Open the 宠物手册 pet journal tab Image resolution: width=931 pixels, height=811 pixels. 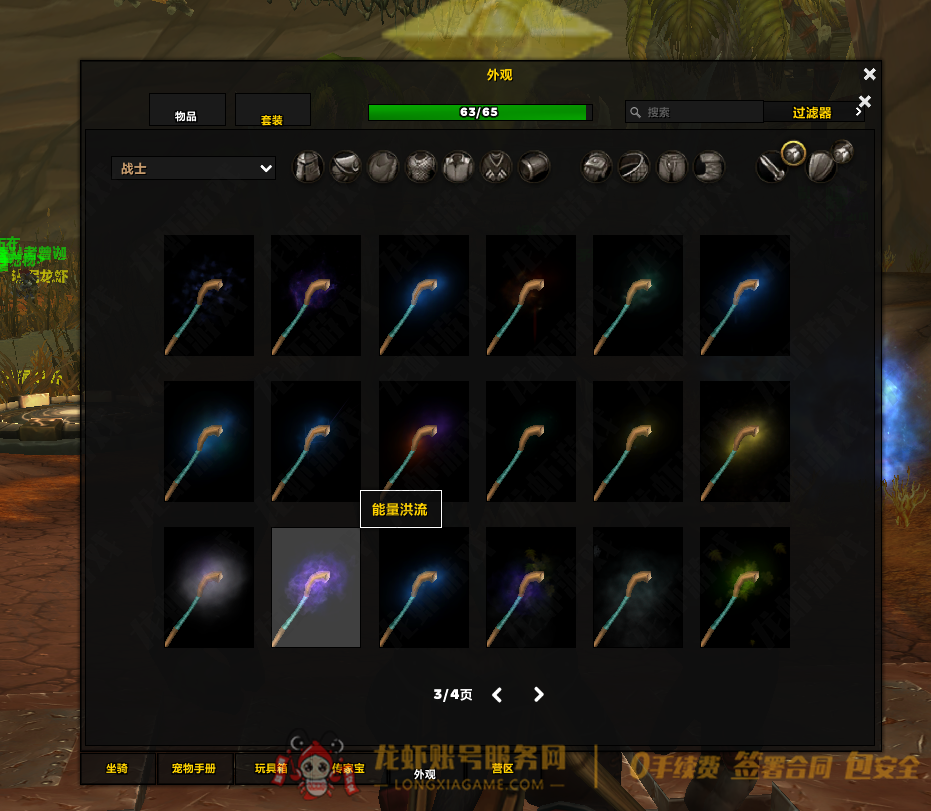tap(194, 769)
